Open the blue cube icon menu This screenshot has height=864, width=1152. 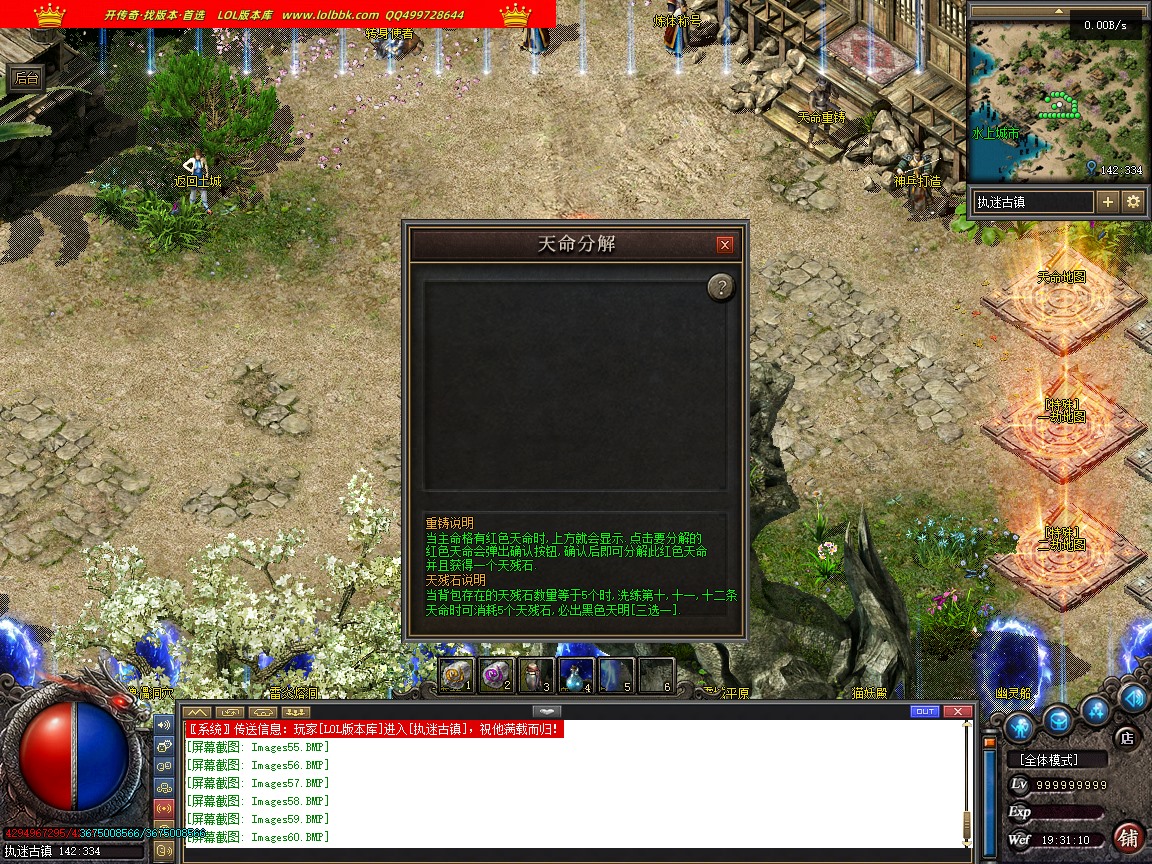coord(1059,721)
